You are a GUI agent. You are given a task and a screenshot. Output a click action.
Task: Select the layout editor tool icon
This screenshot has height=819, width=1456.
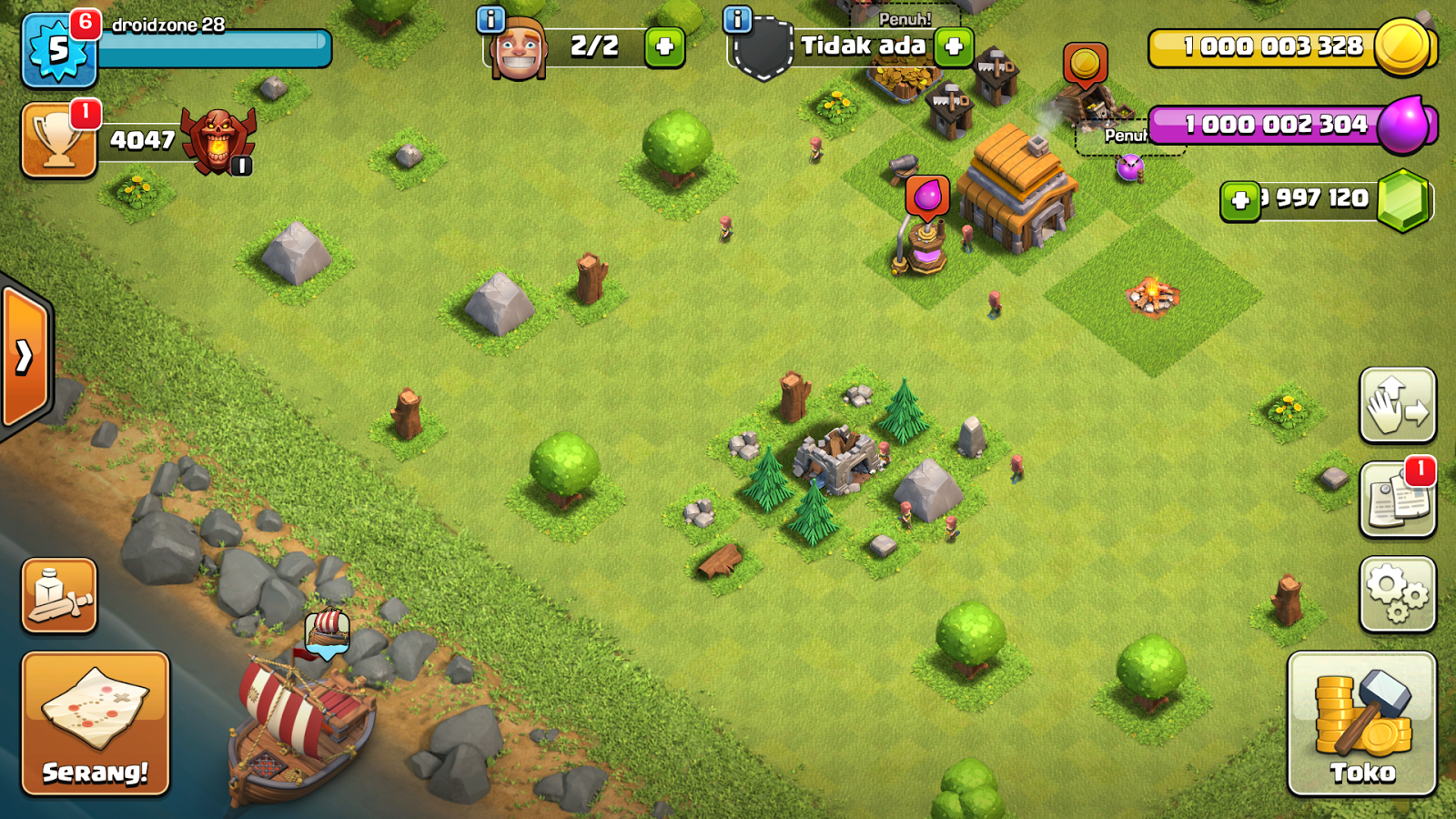[x=58, y=596]
